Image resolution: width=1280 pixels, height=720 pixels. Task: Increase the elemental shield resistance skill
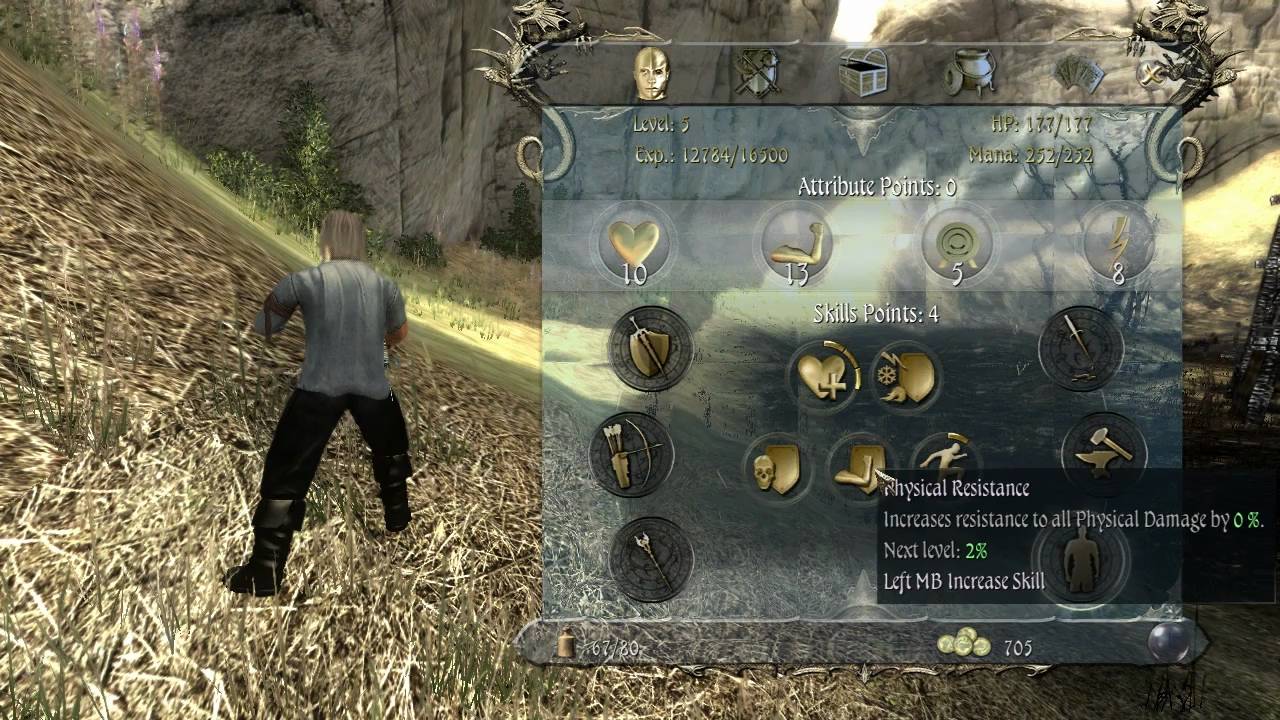906,377
